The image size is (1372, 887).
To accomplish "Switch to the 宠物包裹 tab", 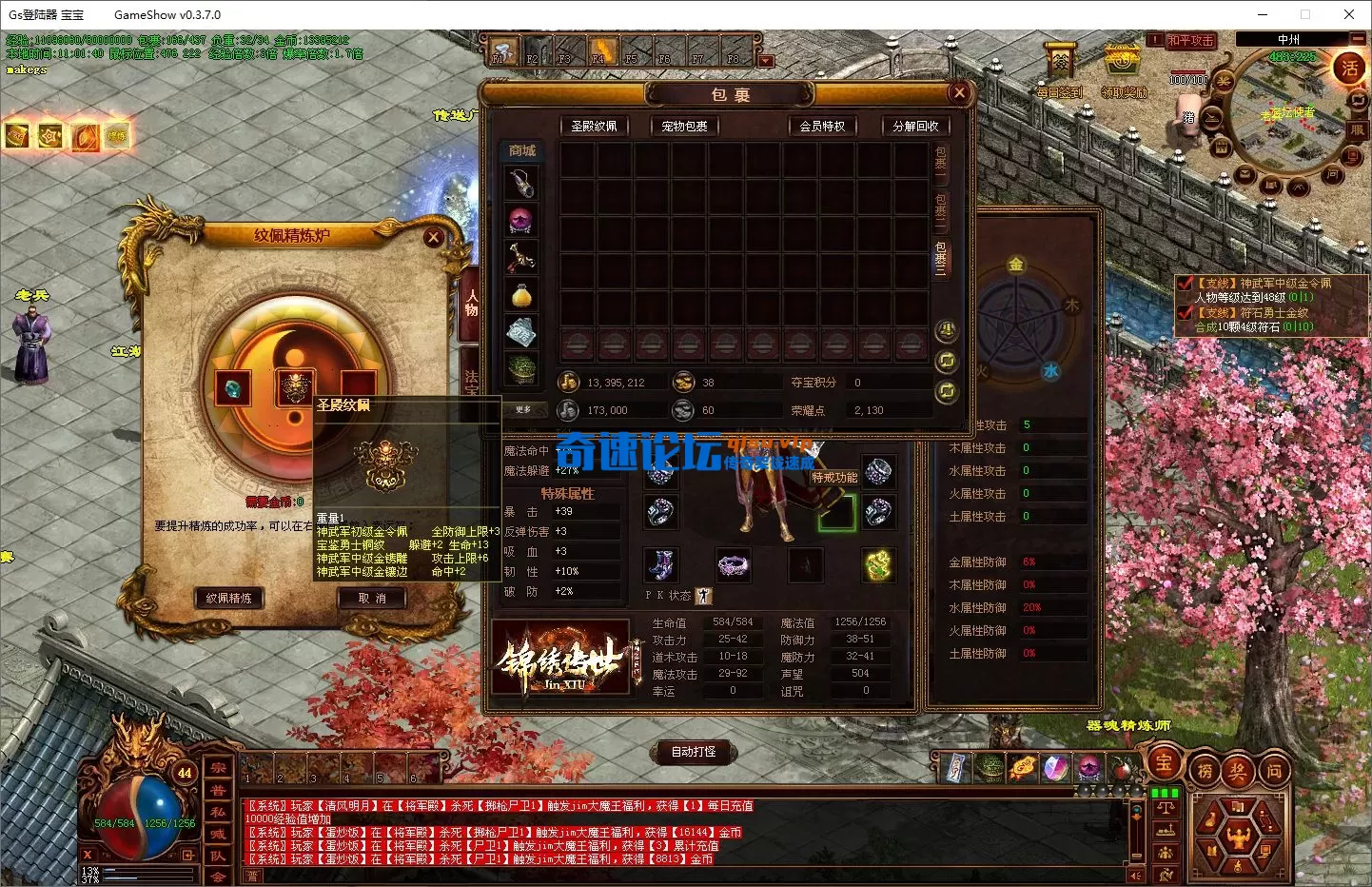I will pyautogui.click(x=683, y=126).
